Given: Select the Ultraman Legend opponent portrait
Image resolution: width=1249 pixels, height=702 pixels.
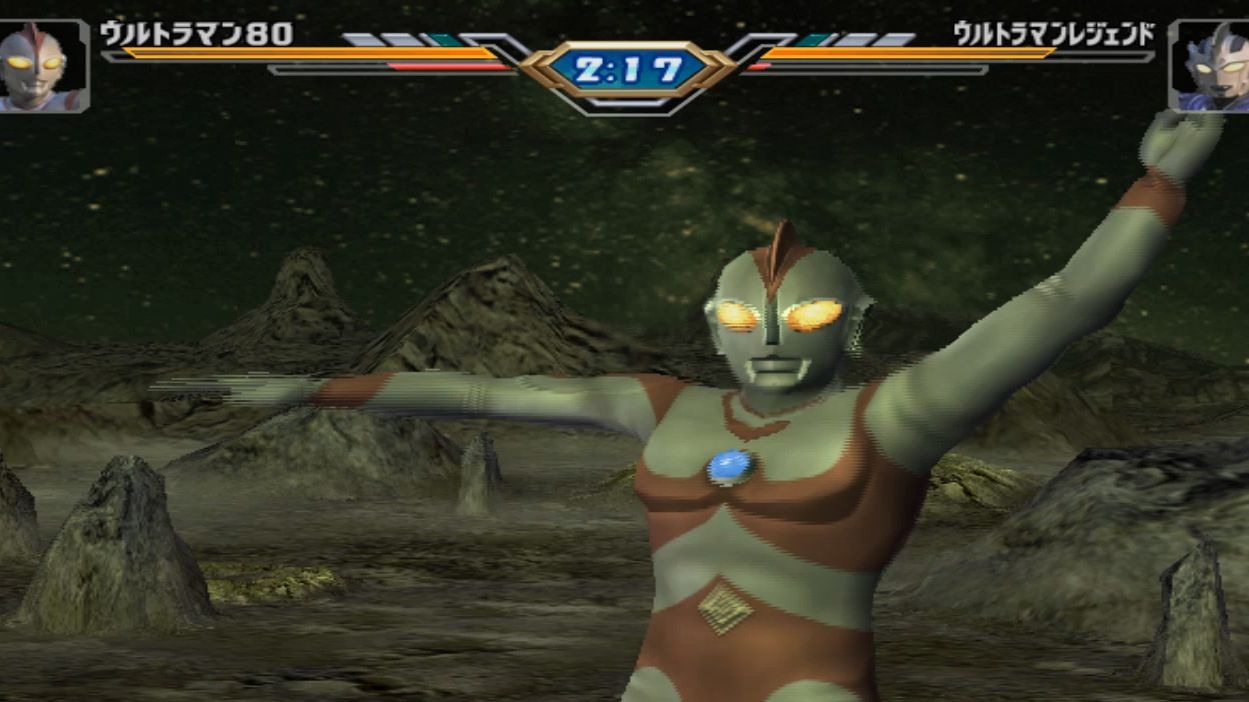Looking at the screenshot, I should (1209, 66).
